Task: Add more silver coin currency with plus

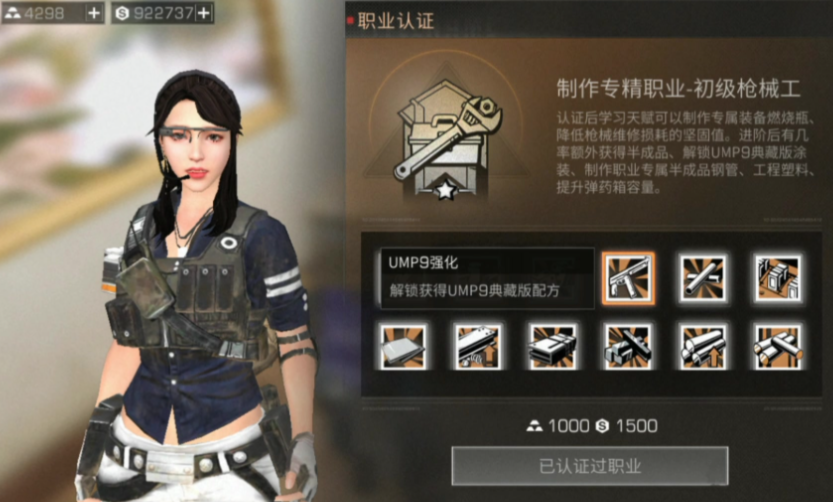Action: (x=203, y=13)
